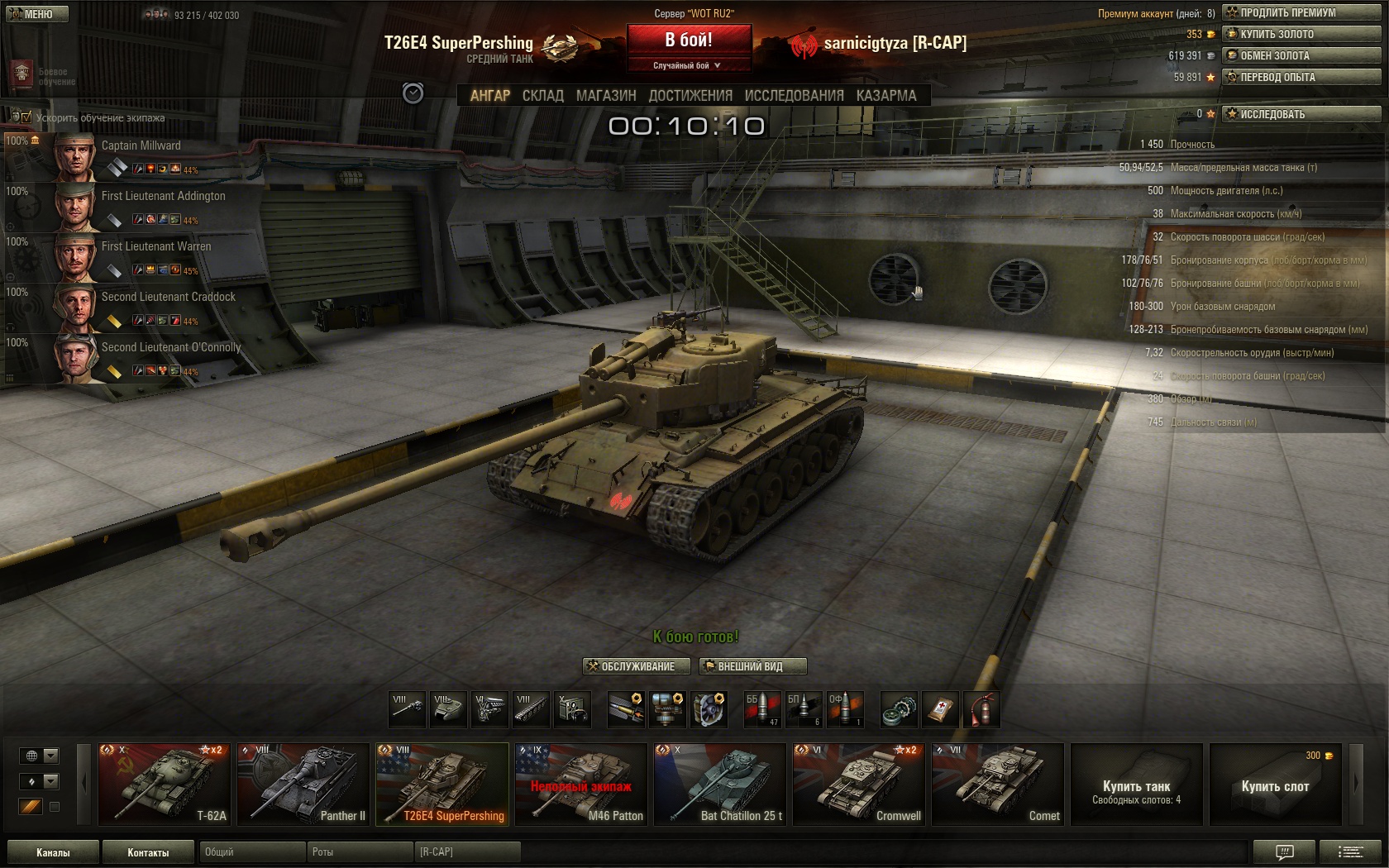The width and height of the screenshot is (1389, 868).
Task: Select ПЕРЕВОД ОПЫТА button
Action: (1301, 77)
